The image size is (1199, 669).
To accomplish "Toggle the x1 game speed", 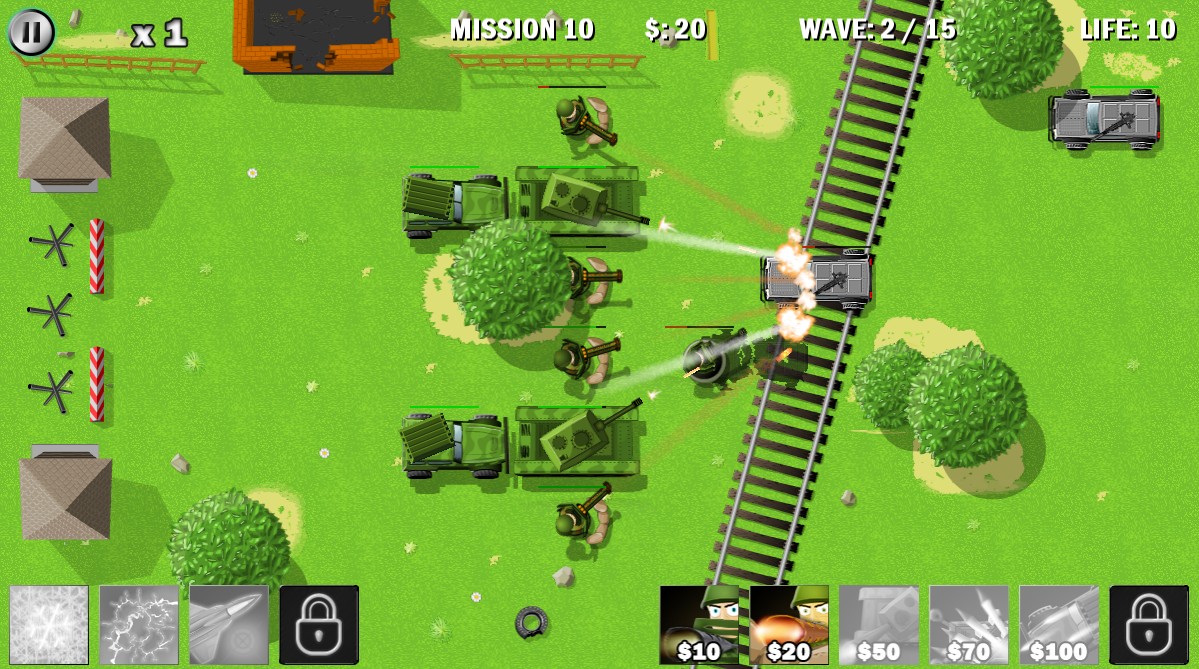I will point(159,34).
